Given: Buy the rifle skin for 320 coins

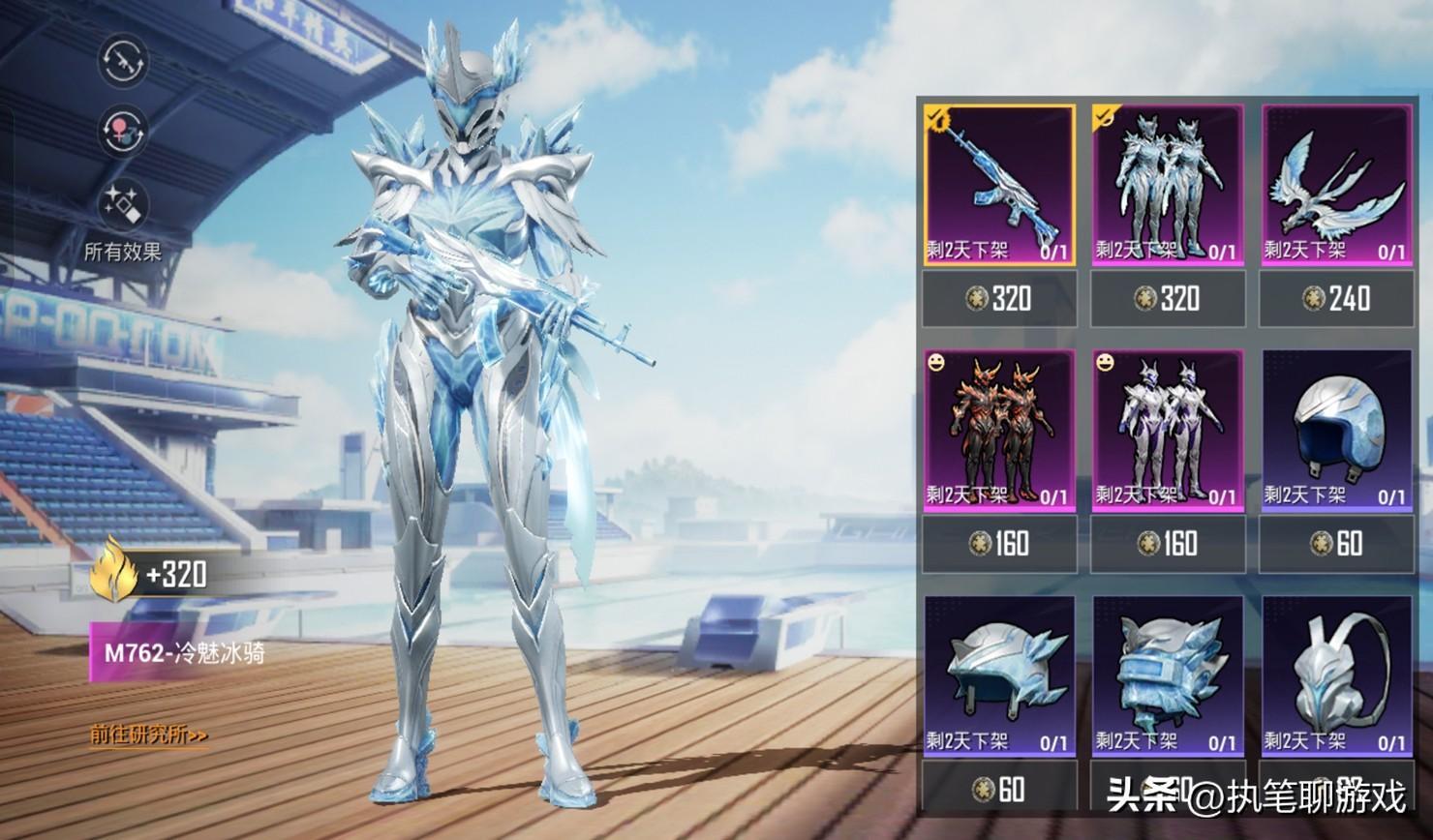Looking at the screenshot, I should tap(999, 298).
